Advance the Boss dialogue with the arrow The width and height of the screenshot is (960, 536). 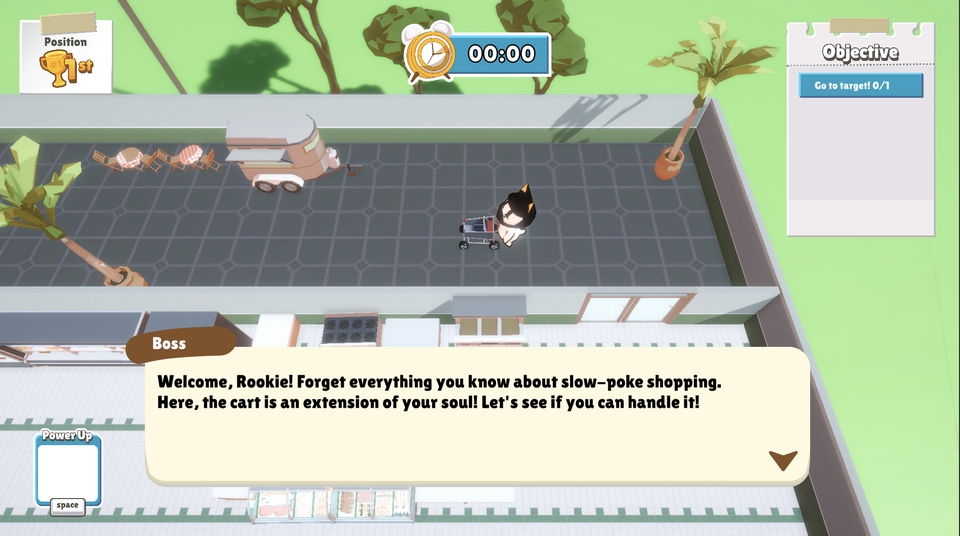pyautogui.click(x=782, y=460)
